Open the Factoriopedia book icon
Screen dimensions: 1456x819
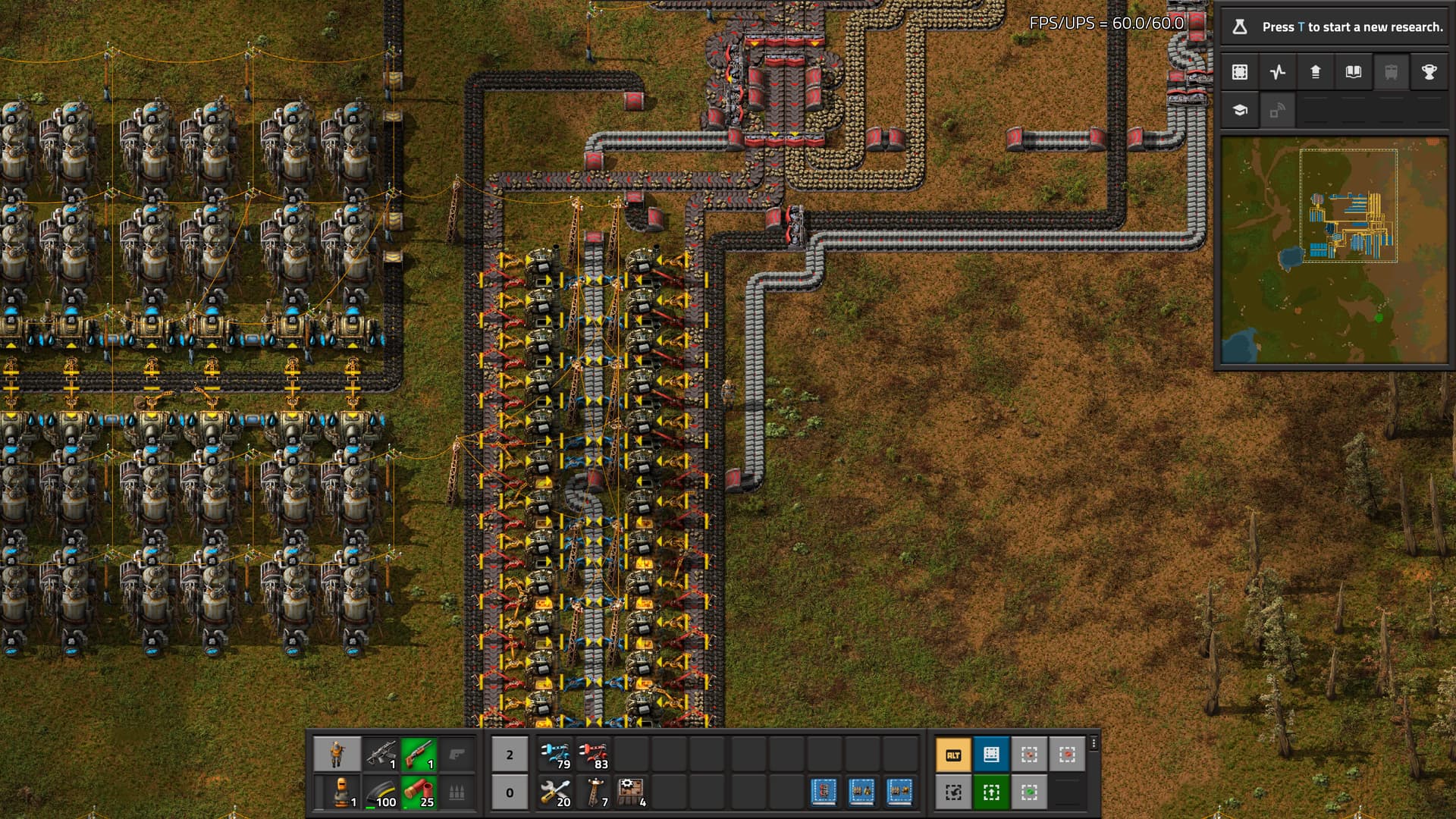click(x=1354, y=72)
